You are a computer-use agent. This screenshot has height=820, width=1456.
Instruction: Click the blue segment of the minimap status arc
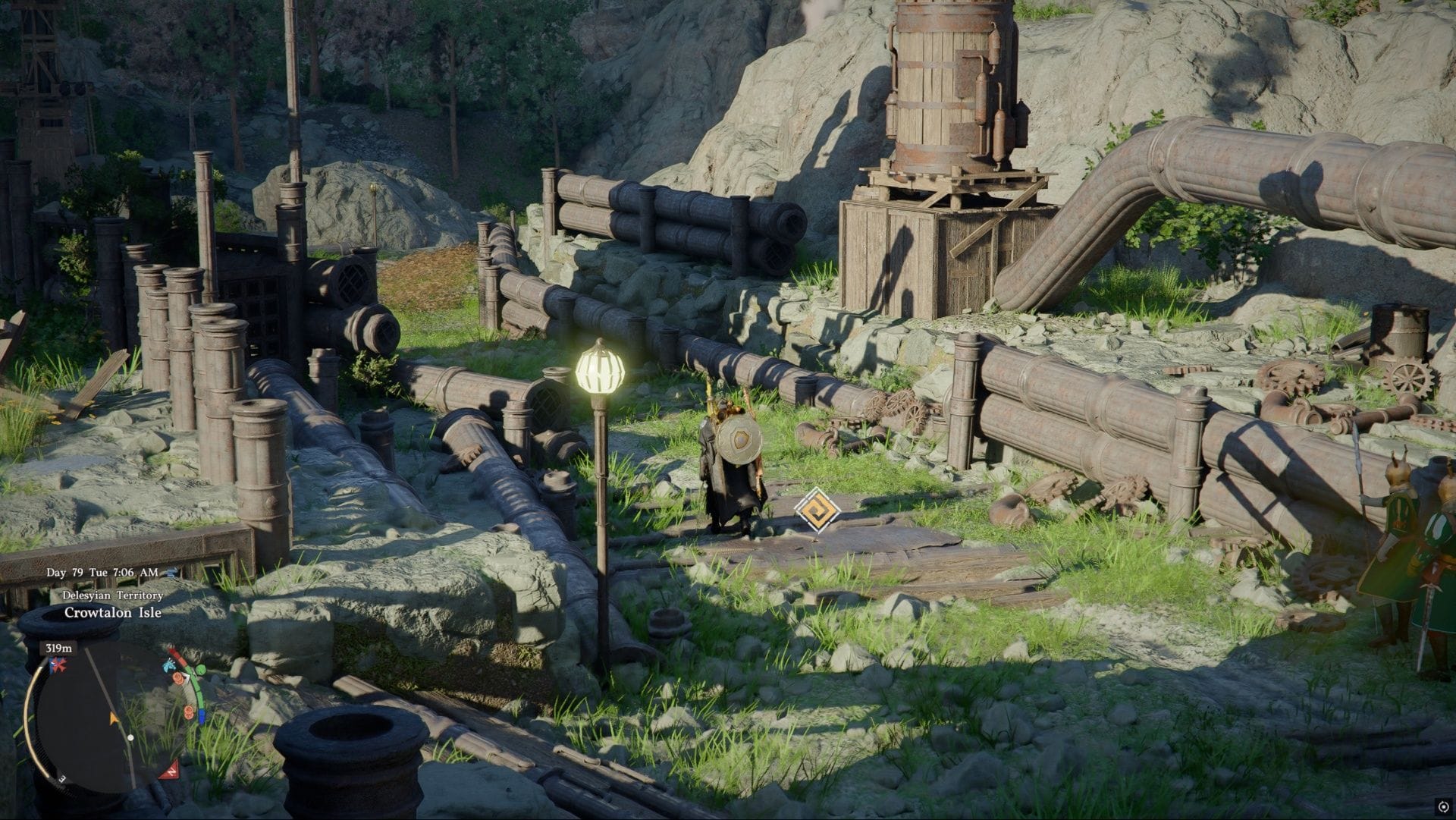201,715
